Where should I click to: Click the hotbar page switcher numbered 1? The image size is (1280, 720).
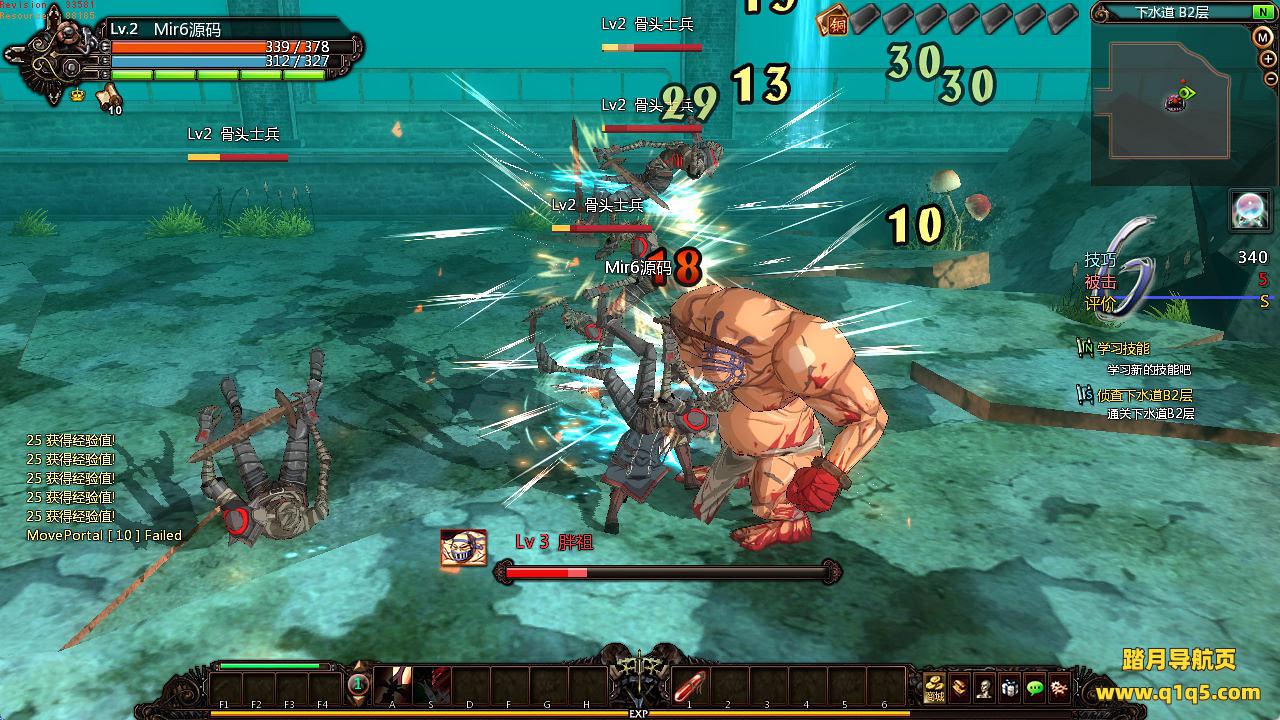(x=358, y=685)
